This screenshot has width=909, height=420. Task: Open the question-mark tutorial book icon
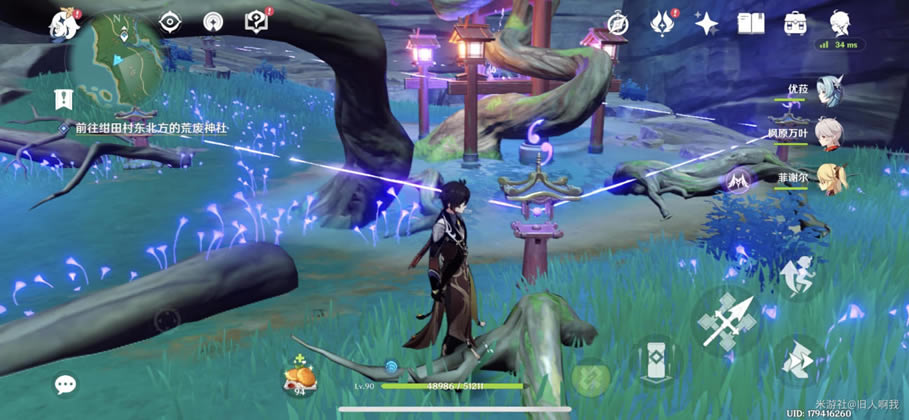coord(257,22)
